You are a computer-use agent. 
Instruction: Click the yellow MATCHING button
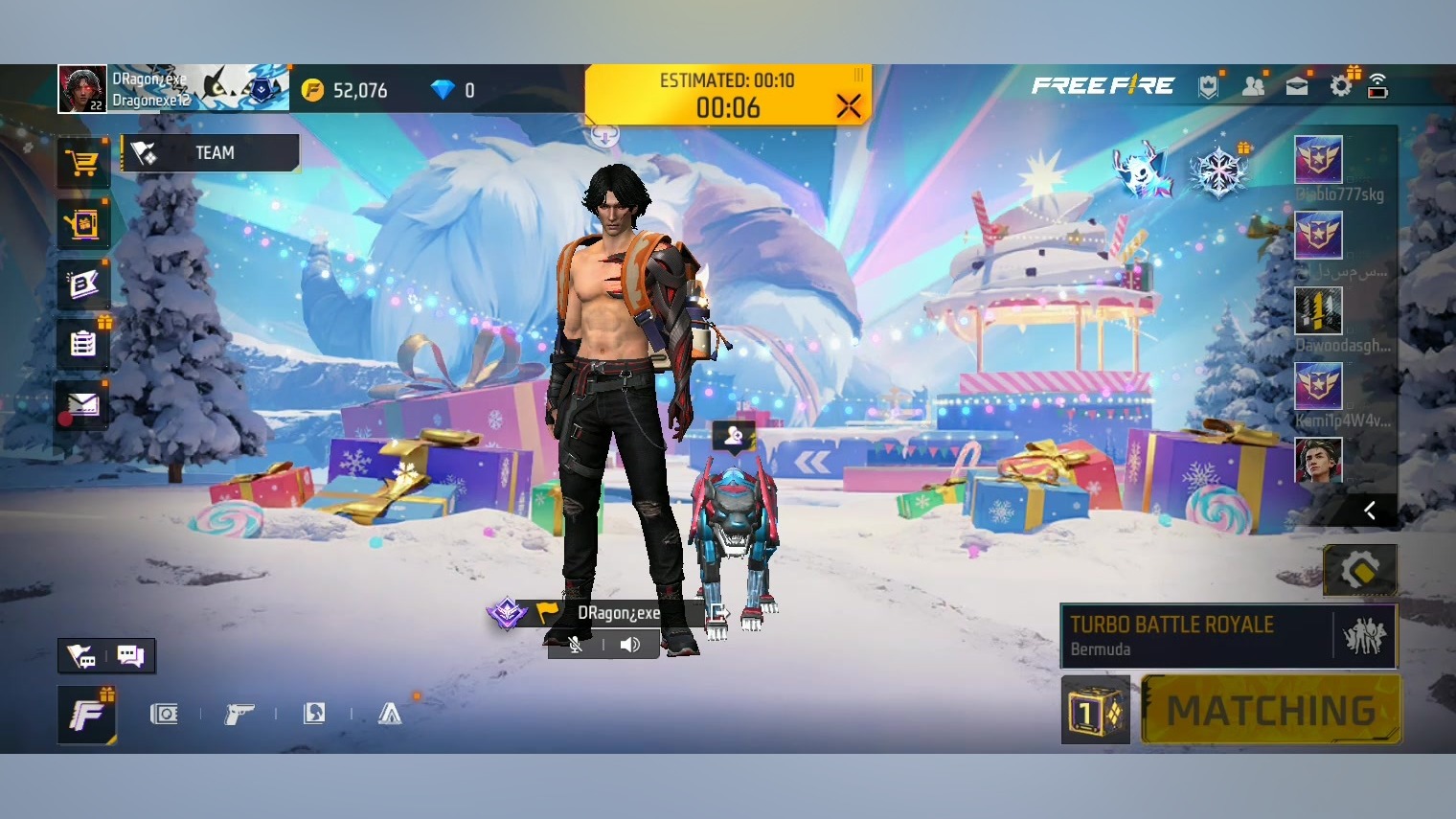pyautogui.click(x=1271, y=711)
